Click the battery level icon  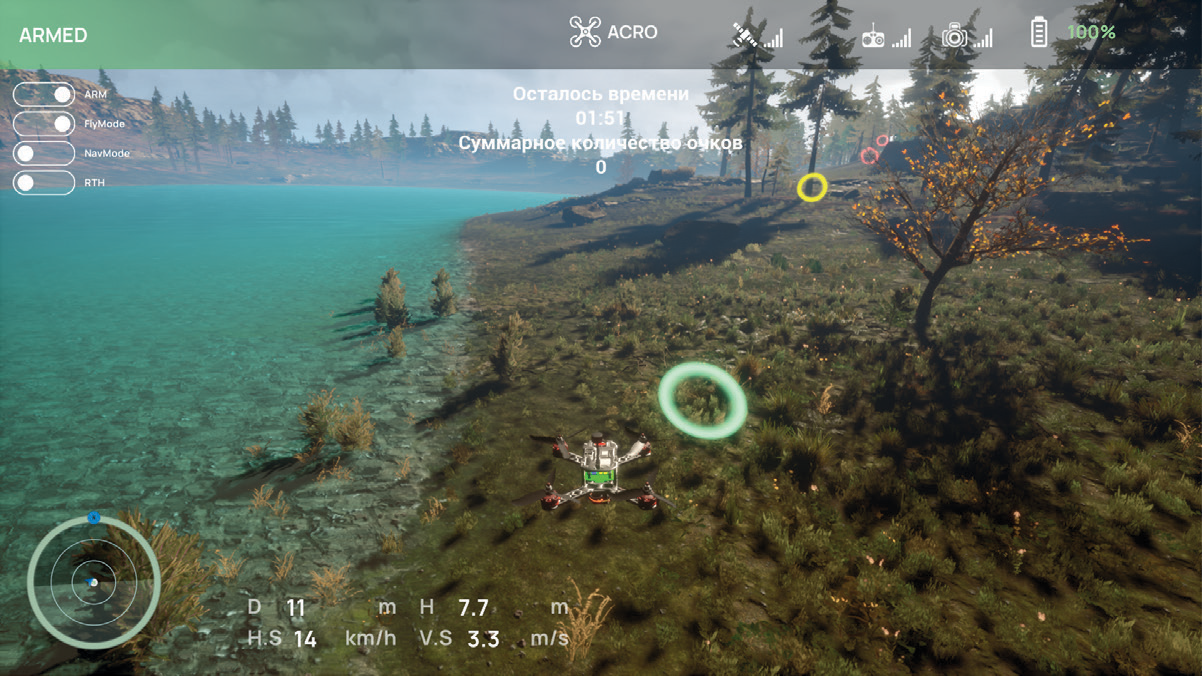pos(1039,33)
